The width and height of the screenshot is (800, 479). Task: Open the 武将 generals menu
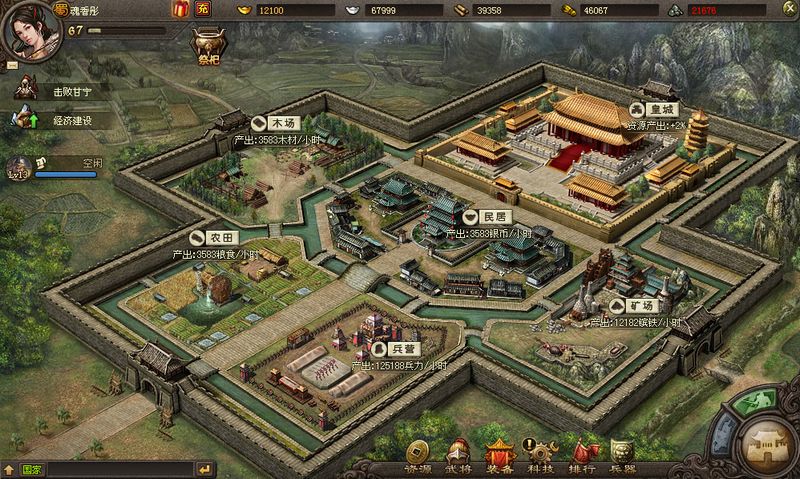click(460, 457)
